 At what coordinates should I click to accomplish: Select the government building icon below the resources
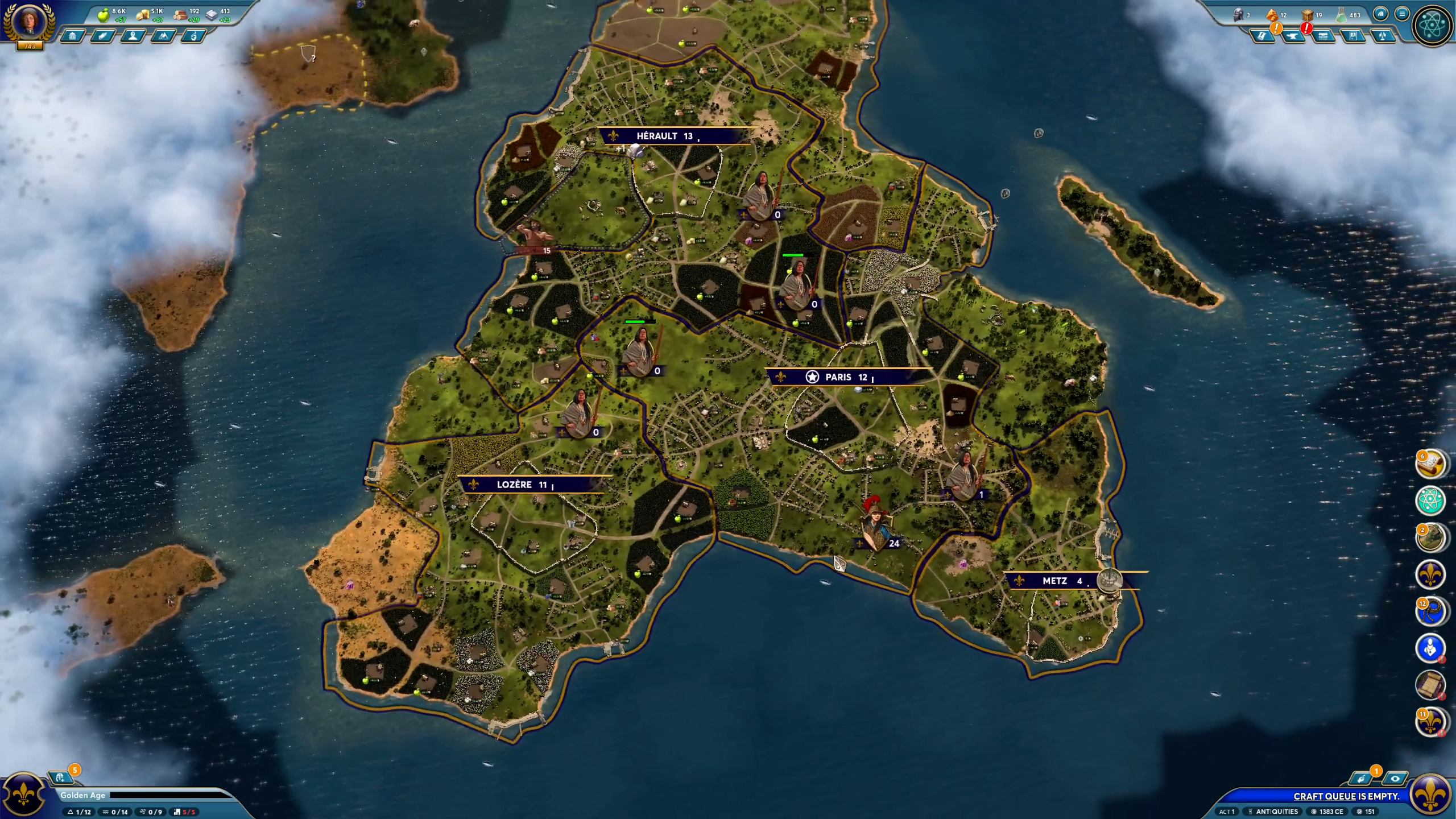(x=72, y=35)
